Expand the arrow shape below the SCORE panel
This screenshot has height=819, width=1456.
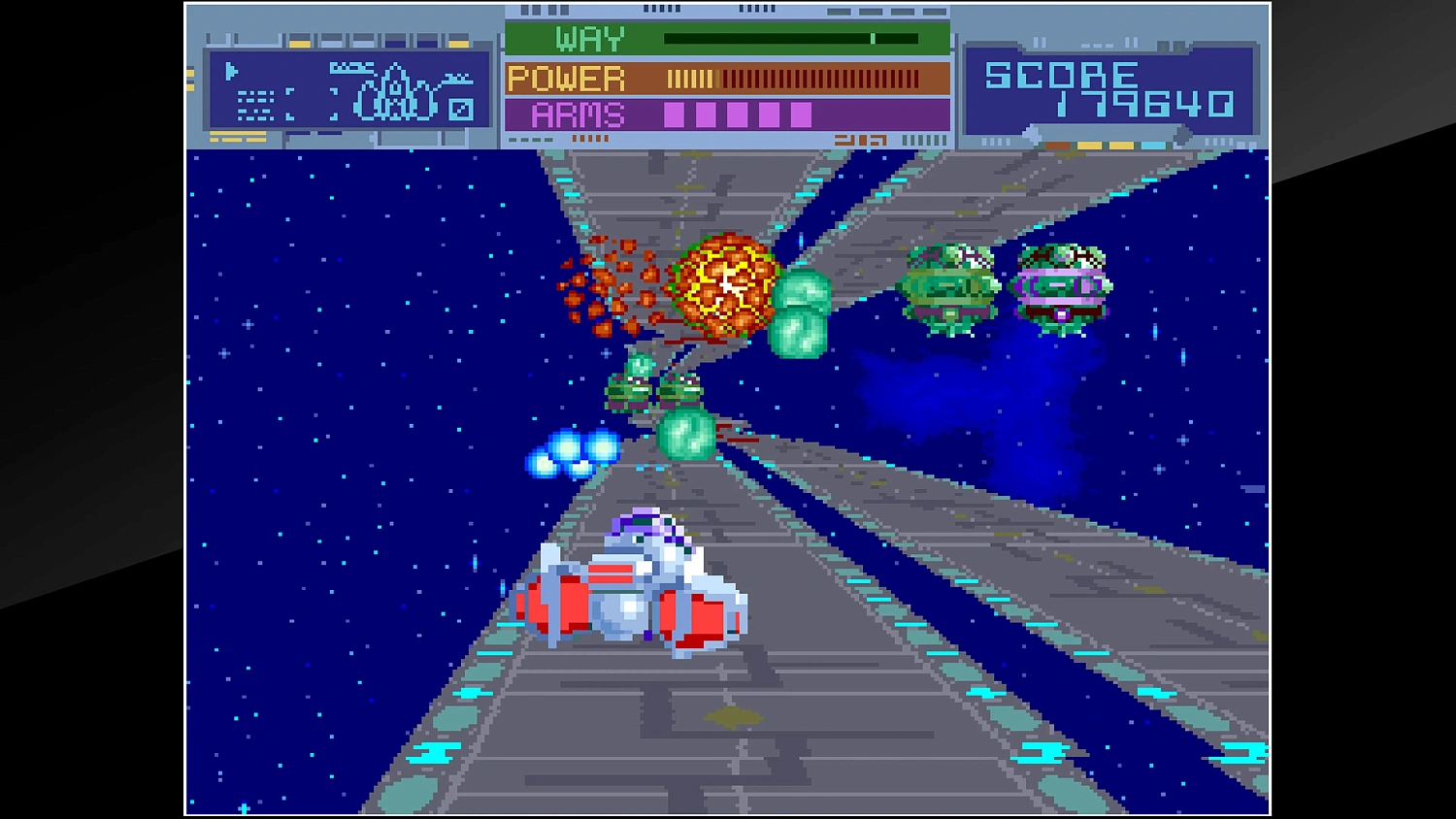coord(1031,132)
